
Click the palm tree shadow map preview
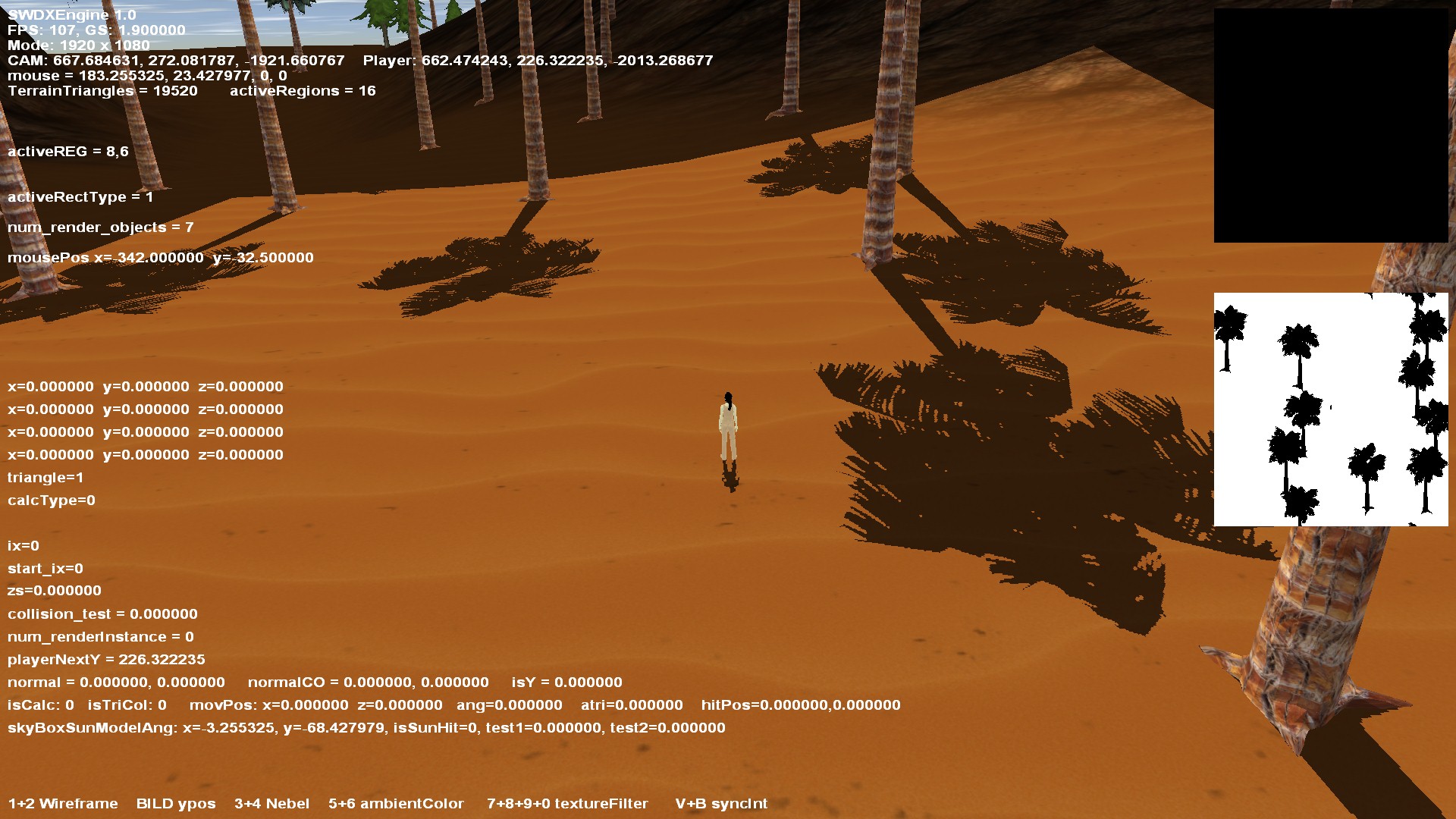tap(1331, 409)
